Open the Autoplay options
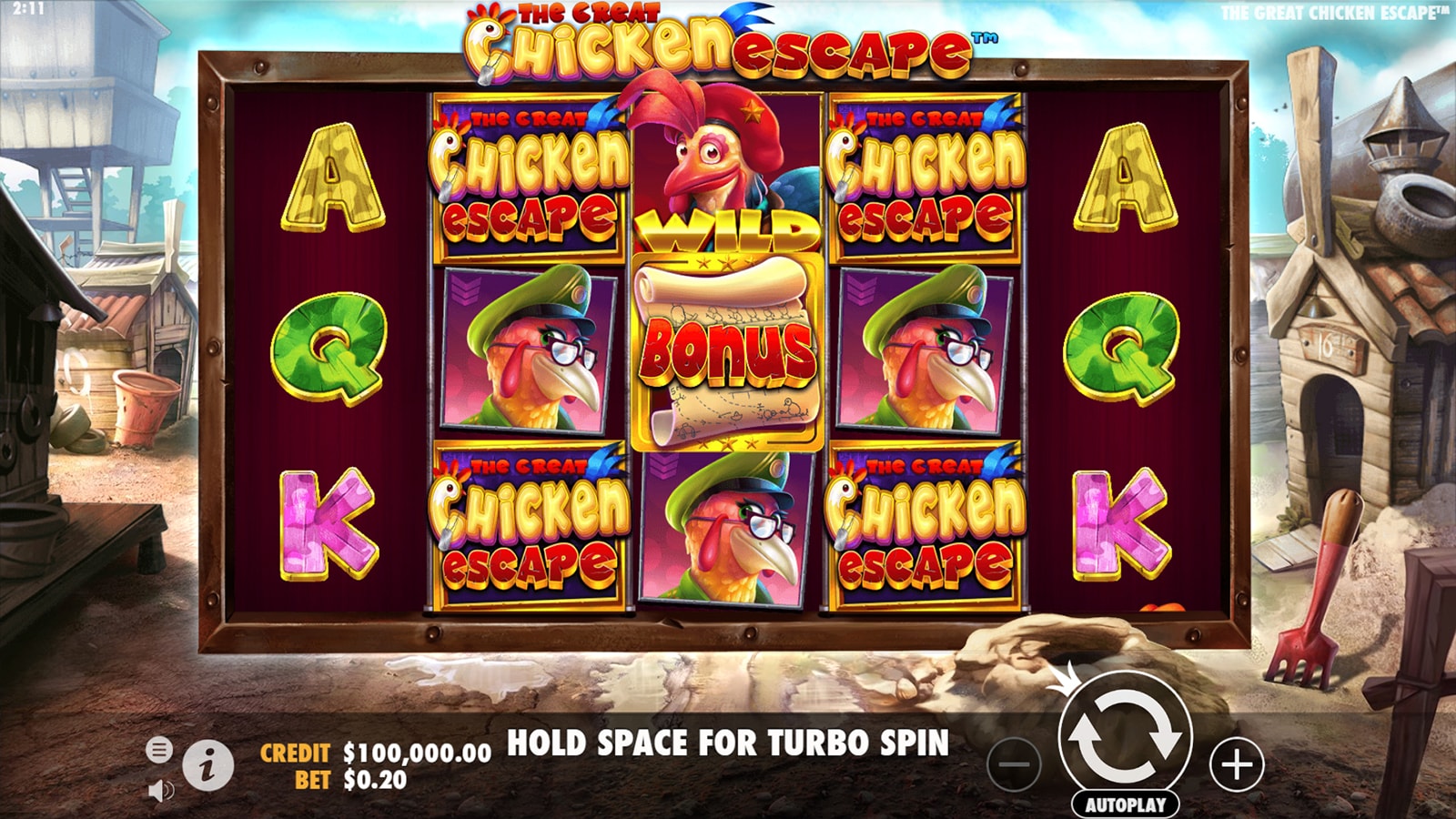The height and width of the screenshot is (819, 1456). click(x=1125, y=804)
